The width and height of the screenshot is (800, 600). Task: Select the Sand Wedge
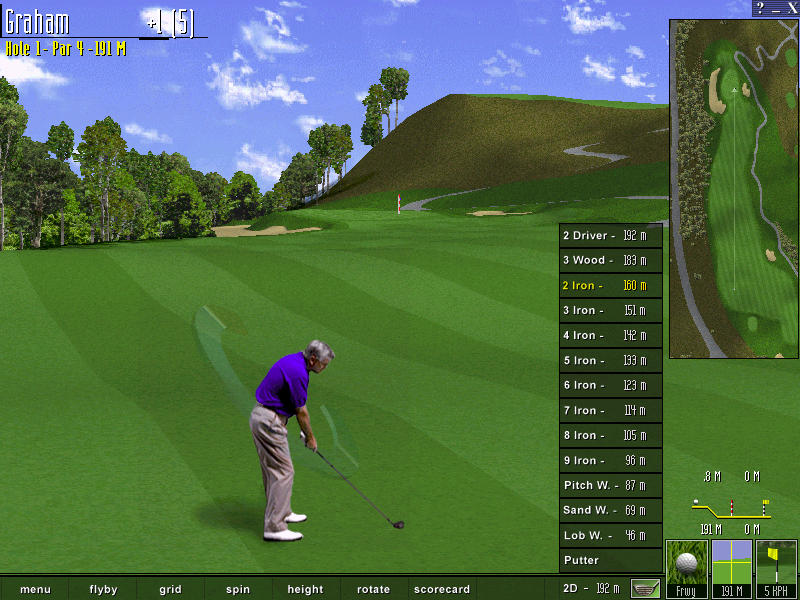pyautogui.click(x=610, y=511)
